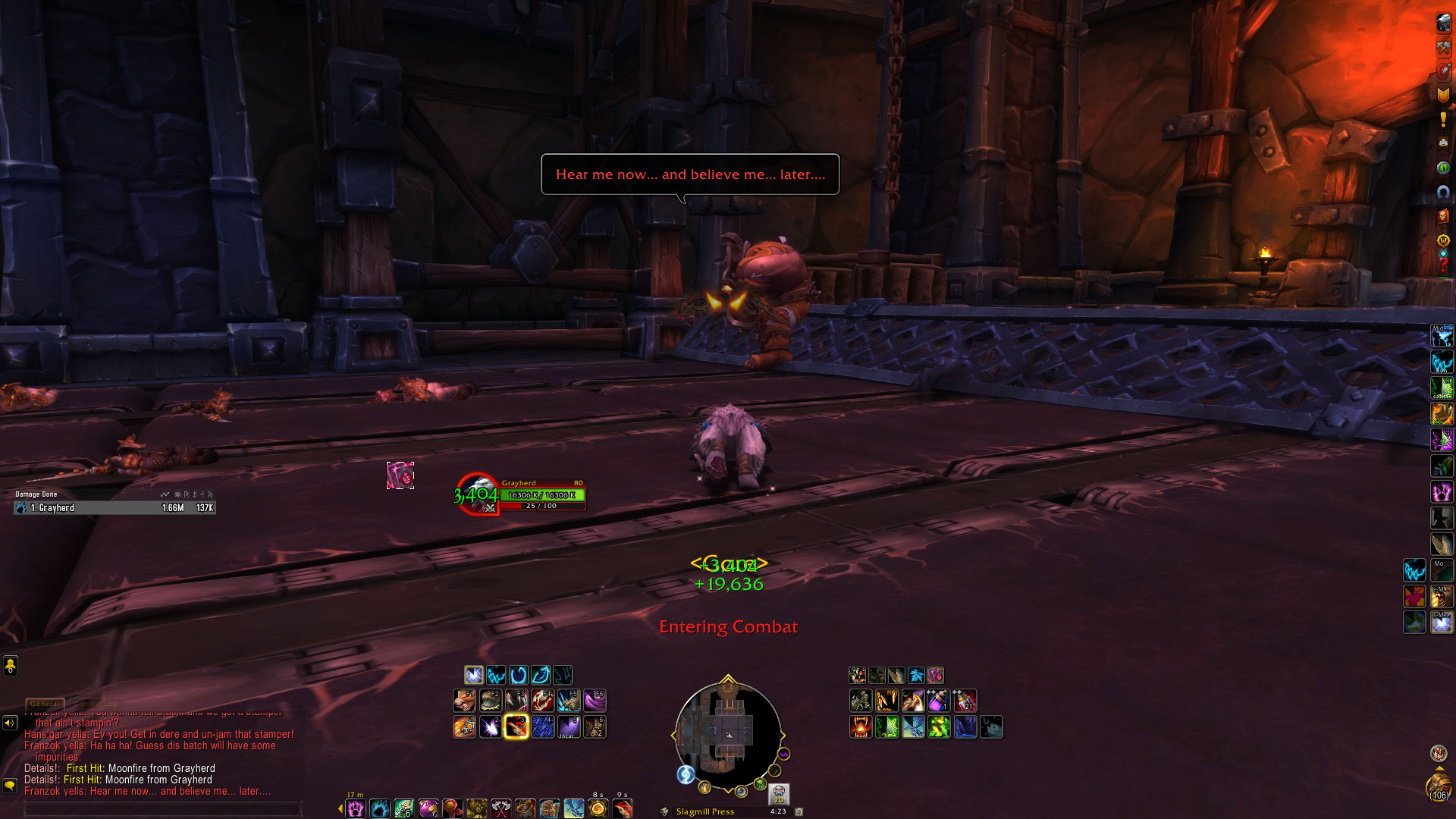Click the Grayherd player portrait
The image size is (1456, 819).
(x=478, y=494)
